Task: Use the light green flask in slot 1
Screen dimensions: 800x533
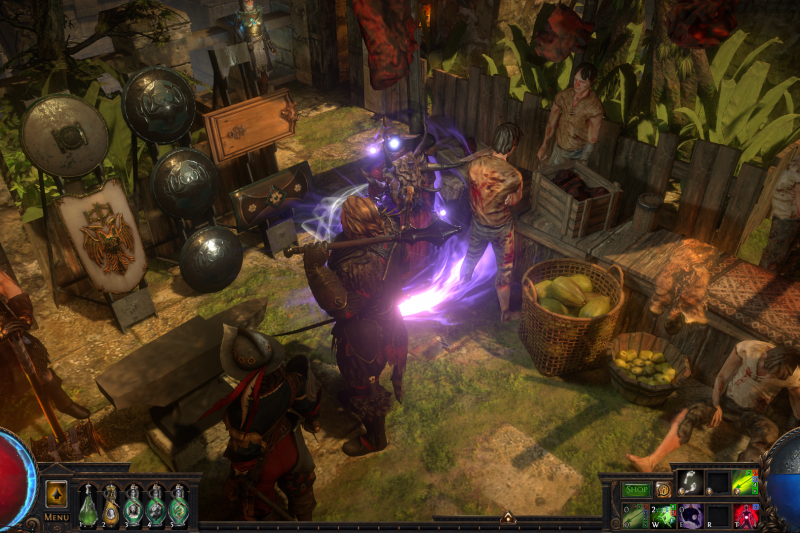Action: 88,508
